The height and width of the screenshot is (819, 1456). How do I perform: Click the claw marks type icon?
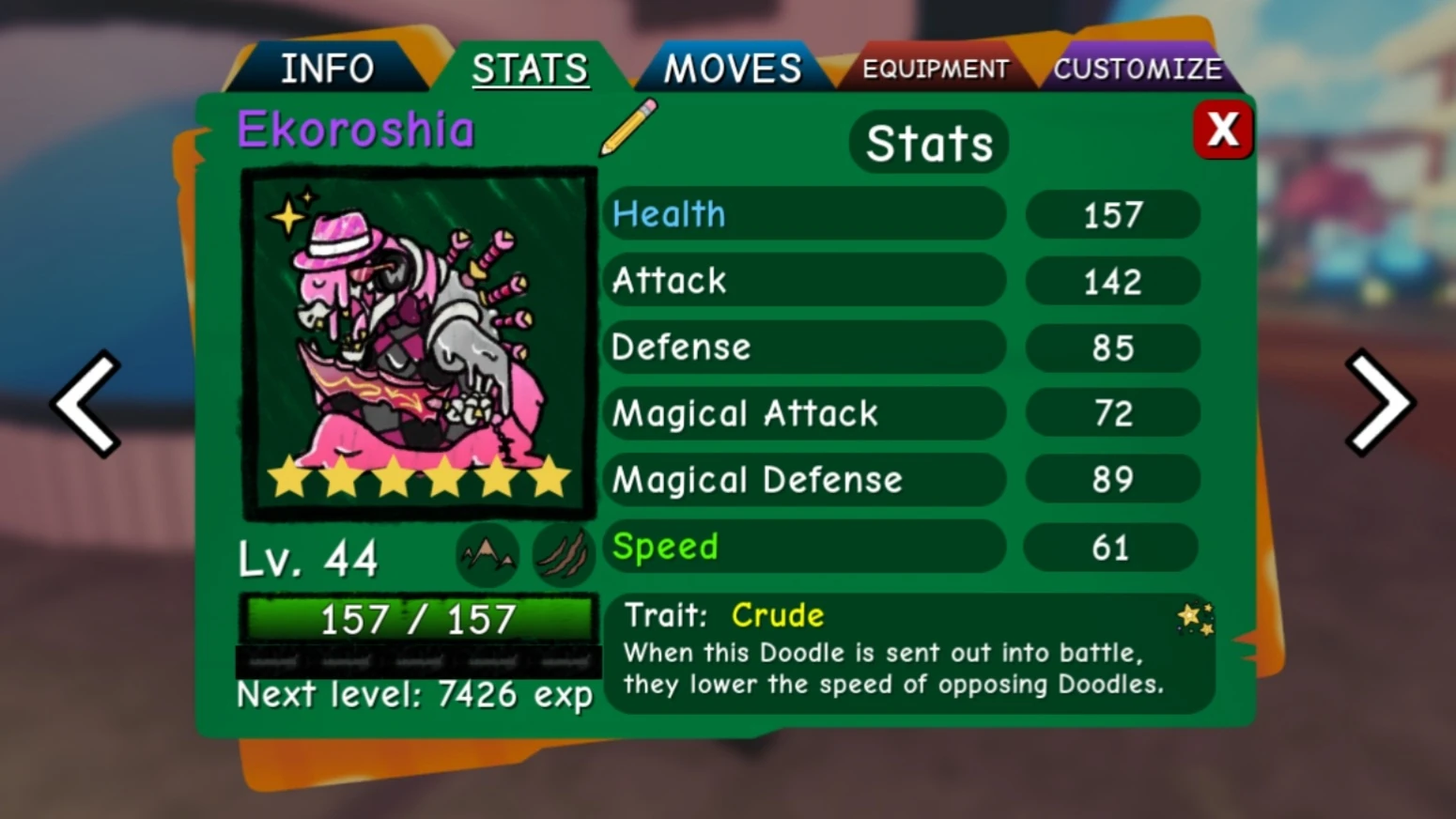point(561,554)
